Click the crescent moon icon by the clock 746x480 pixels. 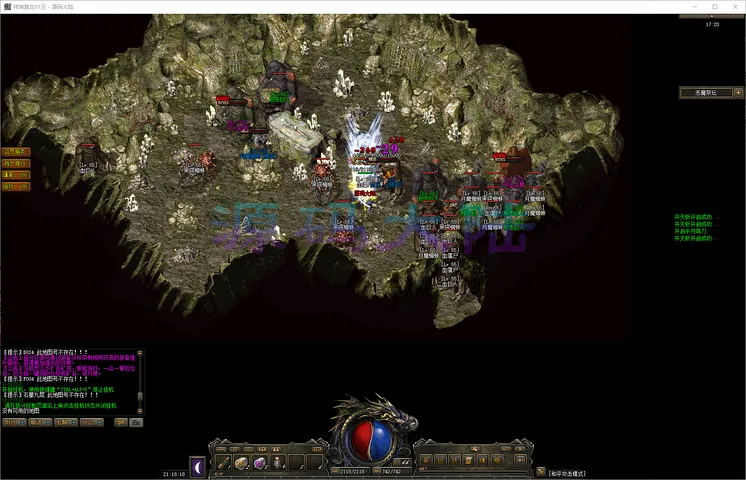click(x=197, y=465)
